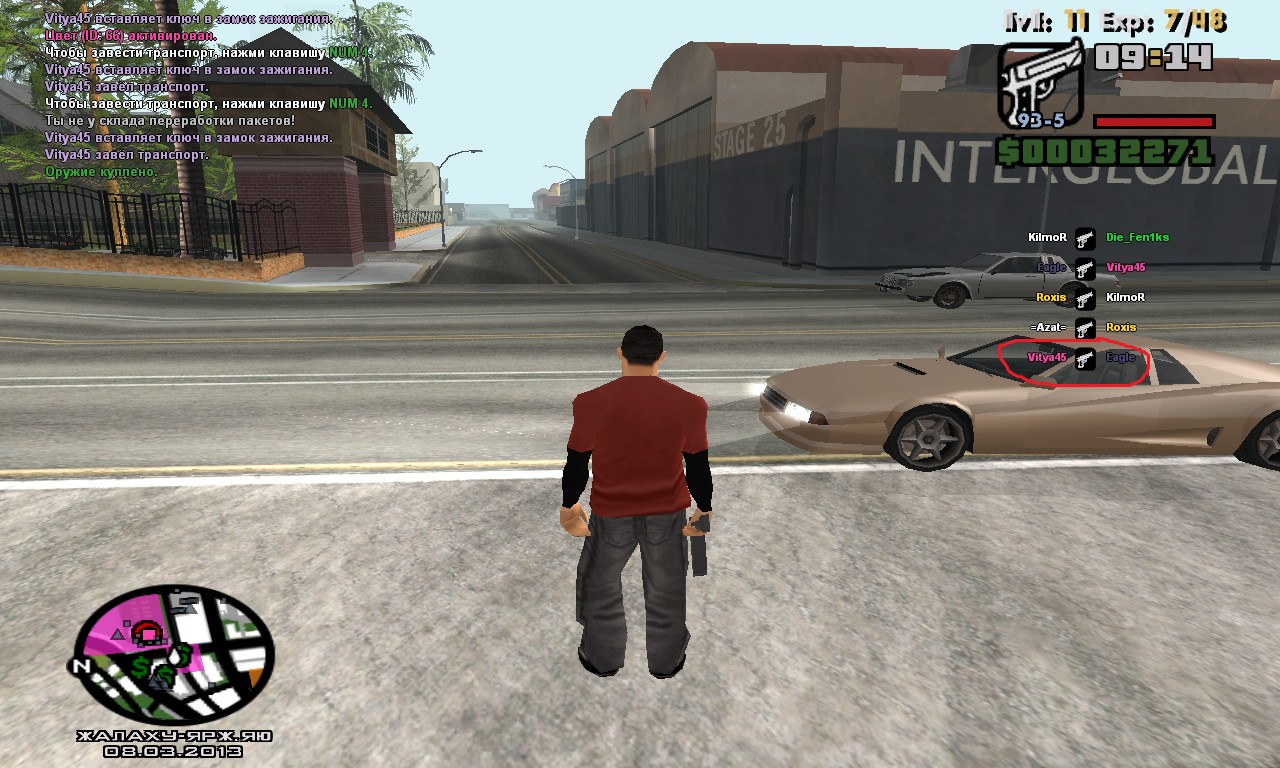Select the KilmoR killed Die_Fen1ks feed row

click(1086, 238)
